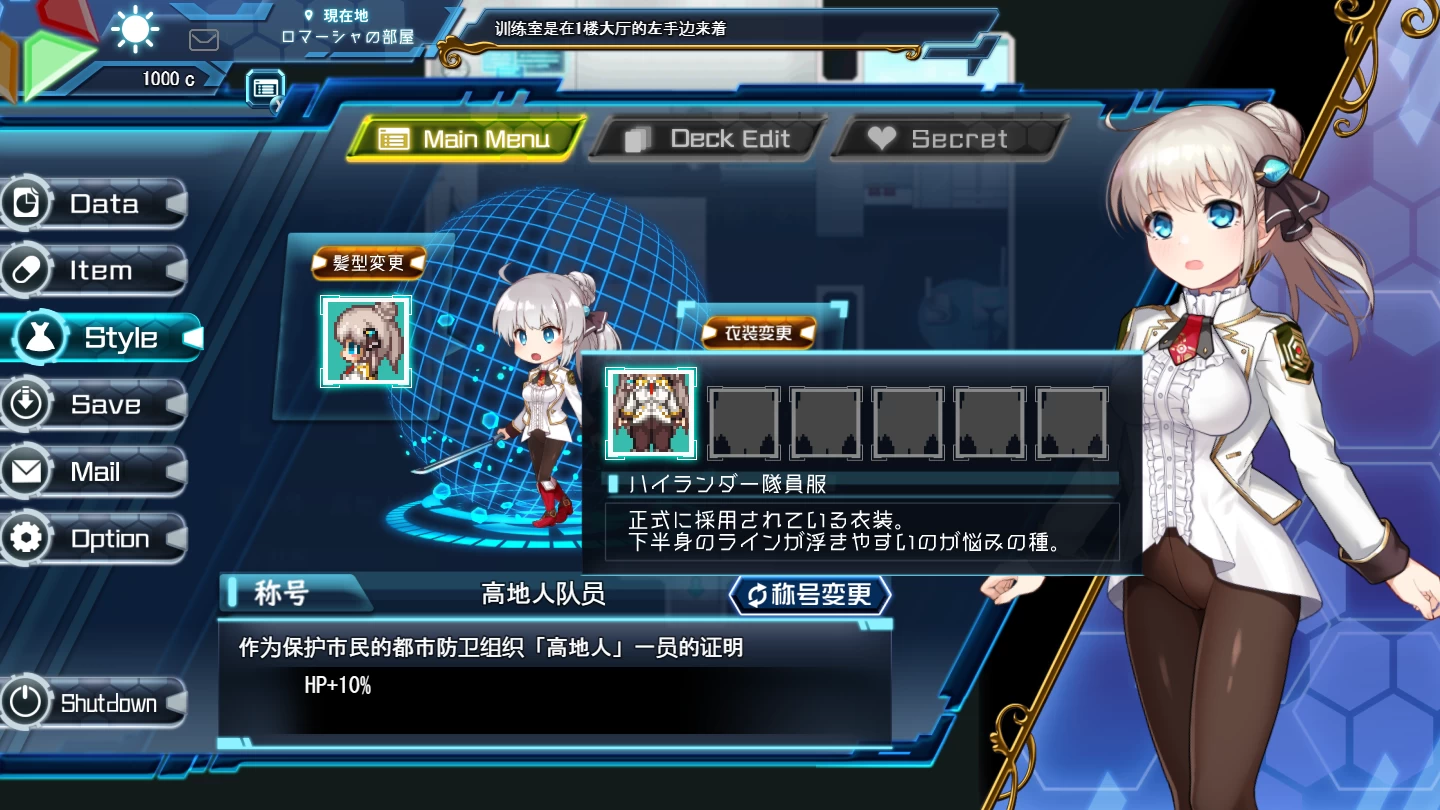The width and height of the screenshot is (1440, 810).
Task: Select the ハイランダー隊員服 costume thumbnail
Action: [650, 412]
